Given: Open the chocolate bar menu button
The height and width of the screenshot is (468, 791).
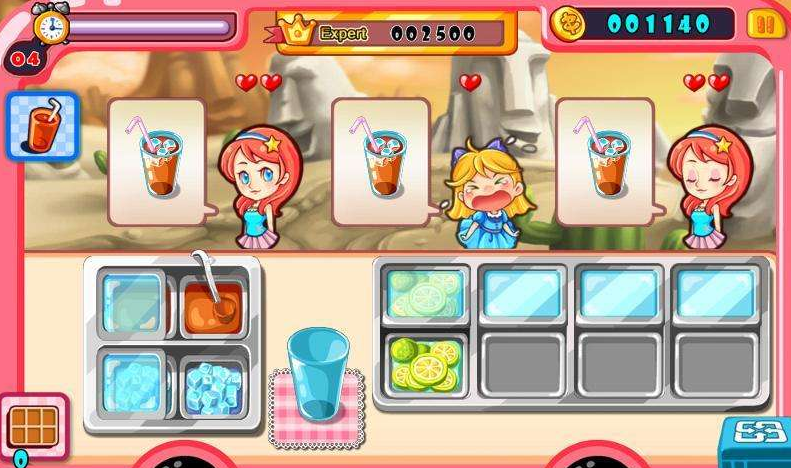Looking at the screenshot, I should [33, 428].
